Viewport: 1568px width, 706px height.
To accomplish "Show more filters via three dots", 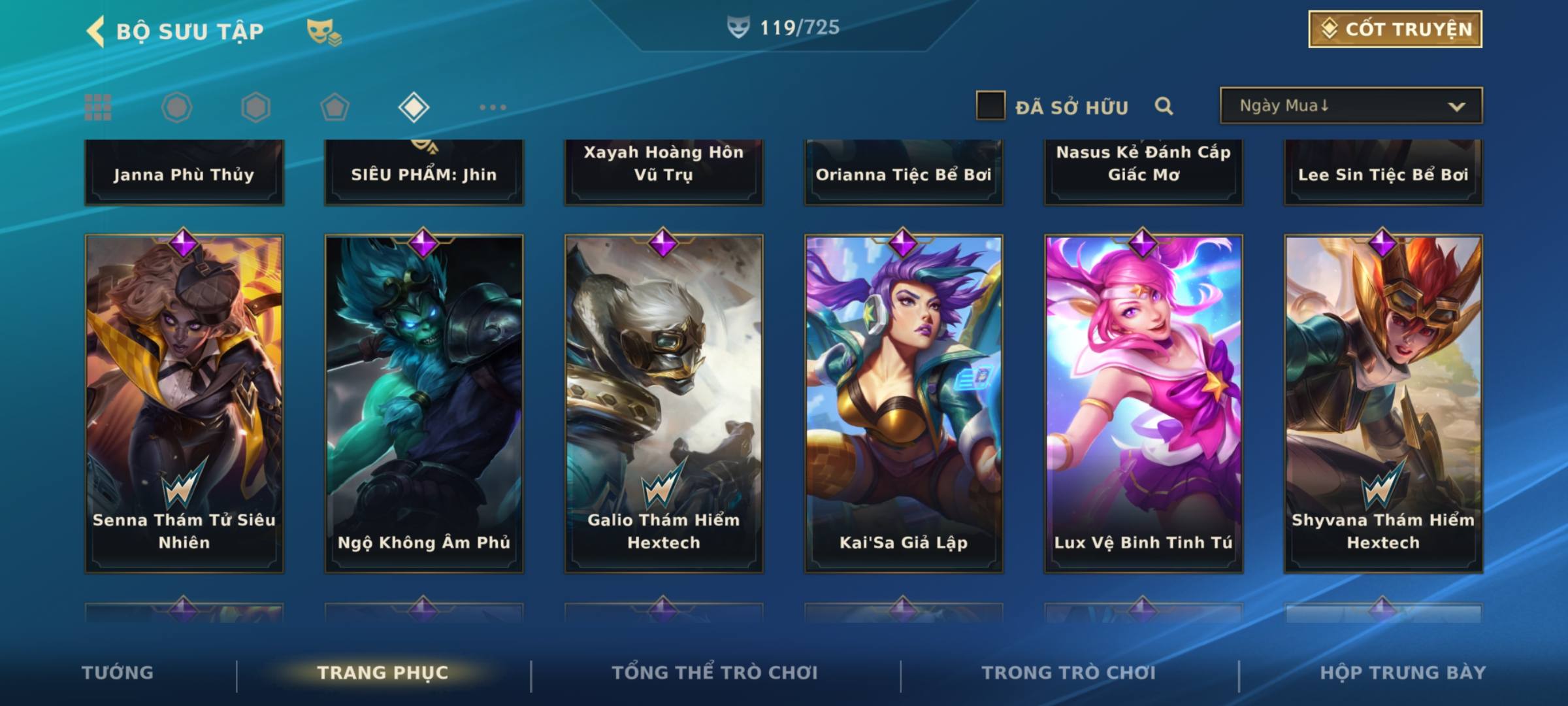I will click(493, 107).
